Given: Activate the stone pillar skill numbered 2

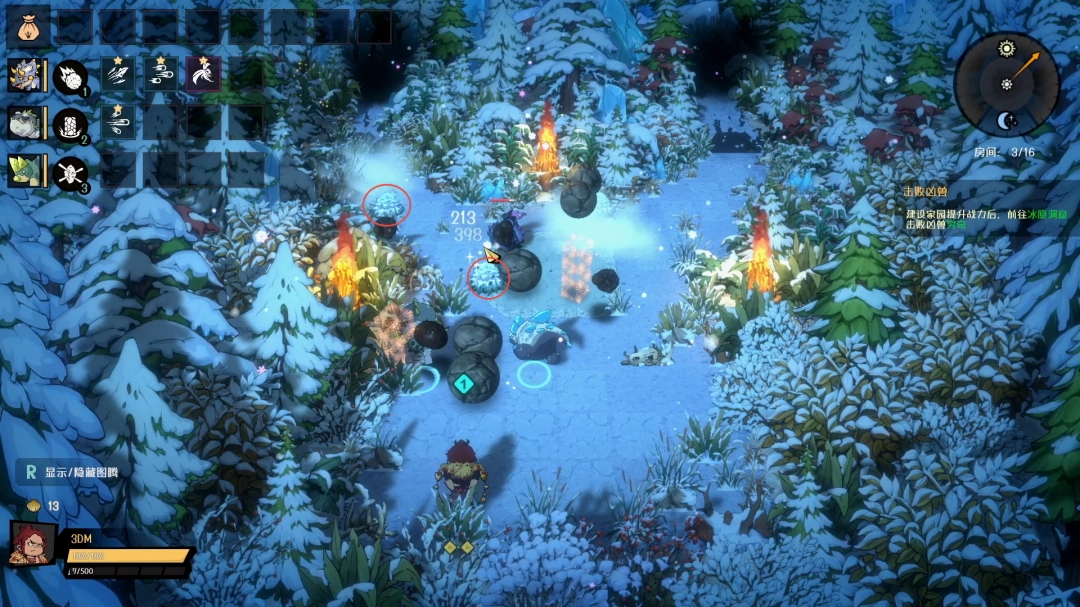Looking at the screenshot, I should 71,125.
